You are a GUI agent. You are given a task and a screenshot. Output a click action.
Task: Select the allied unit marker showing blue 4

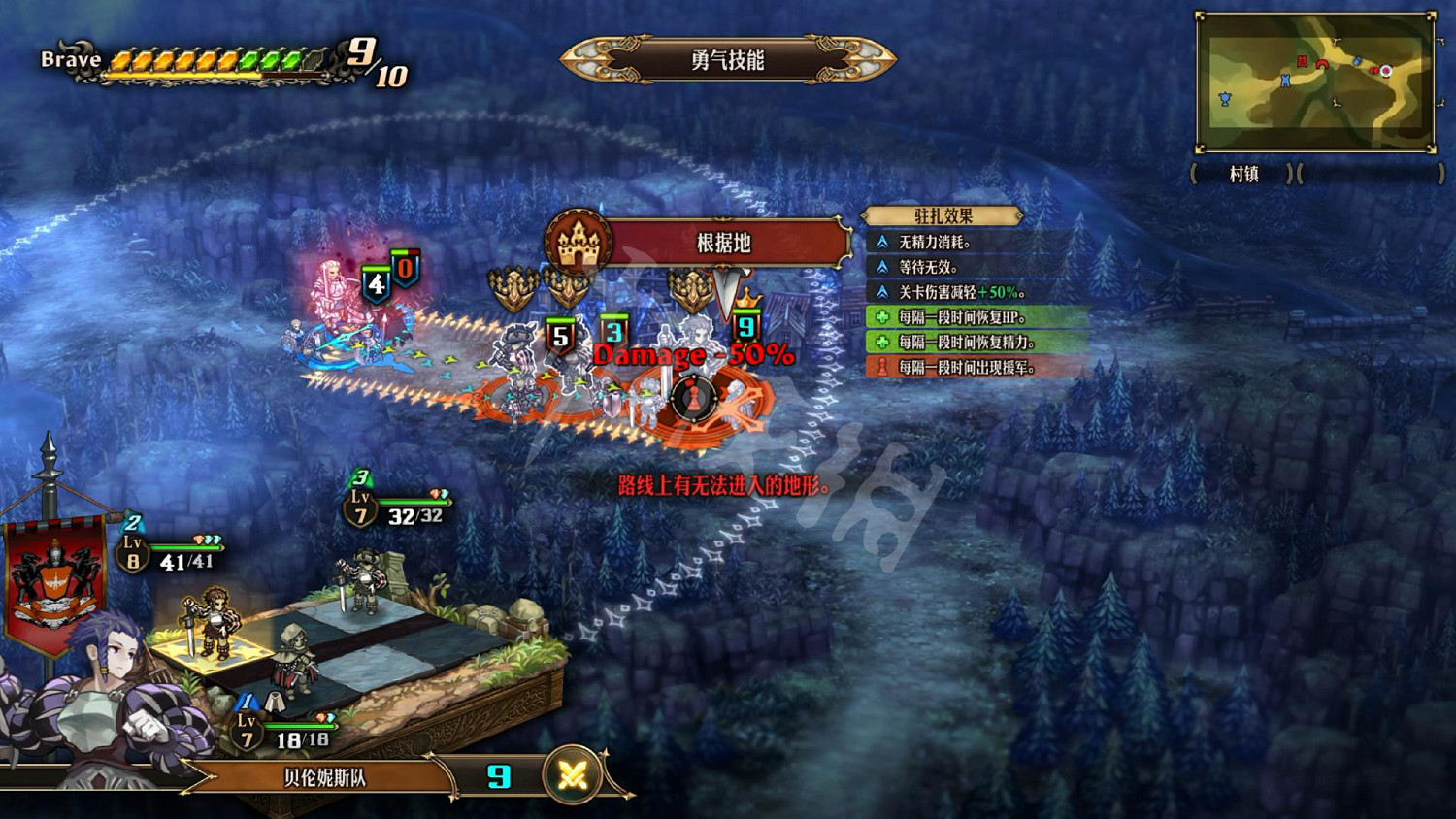point(376,285)
